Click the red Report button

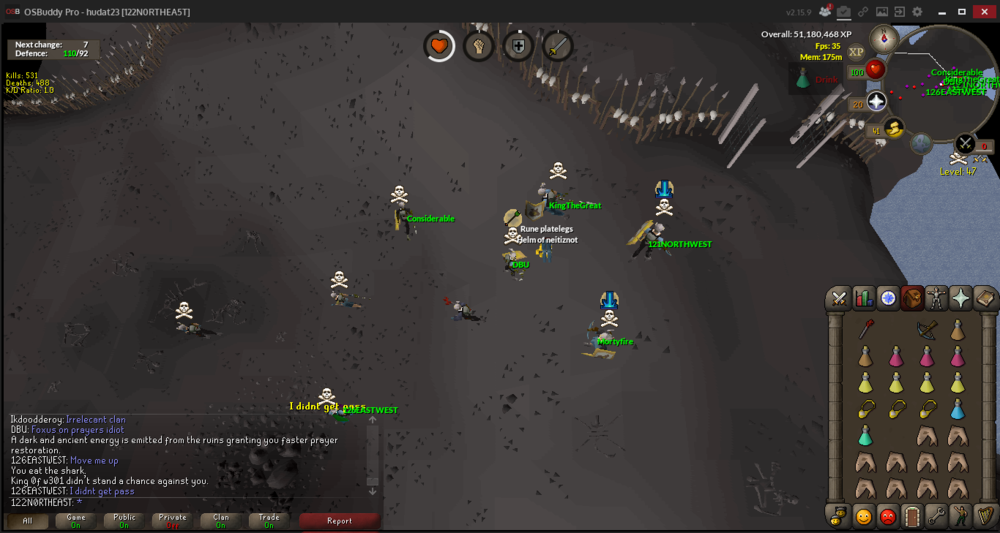[339, 521]
